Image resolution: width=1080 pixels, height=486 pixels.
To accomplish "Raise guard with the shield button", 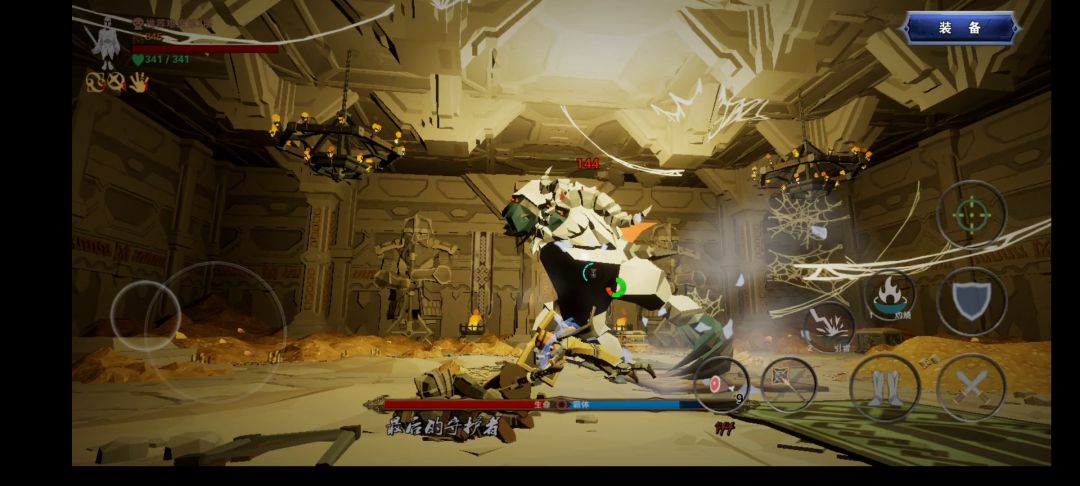I will click(971, 300).
